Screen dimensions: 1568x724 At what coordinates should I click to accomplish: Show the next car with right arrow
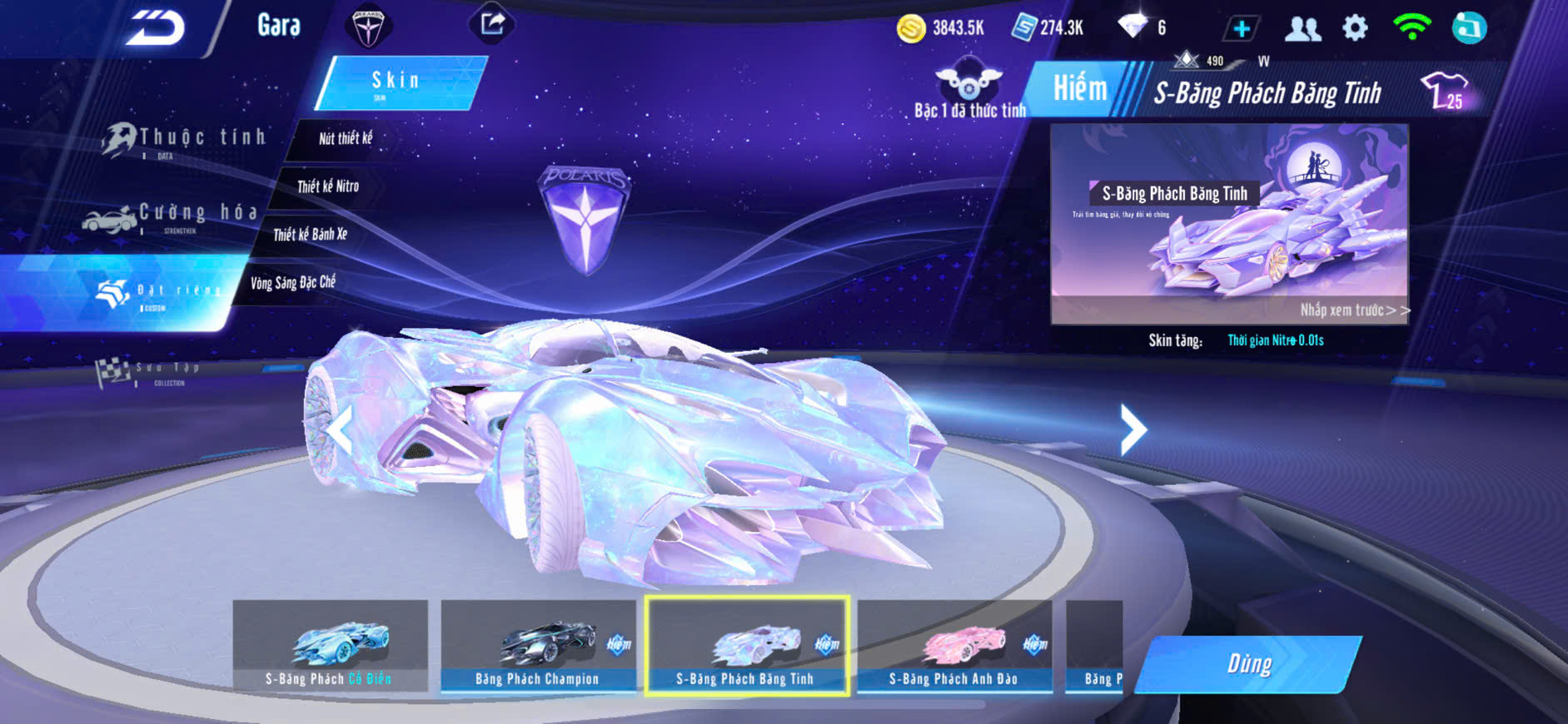[1132, 429]
